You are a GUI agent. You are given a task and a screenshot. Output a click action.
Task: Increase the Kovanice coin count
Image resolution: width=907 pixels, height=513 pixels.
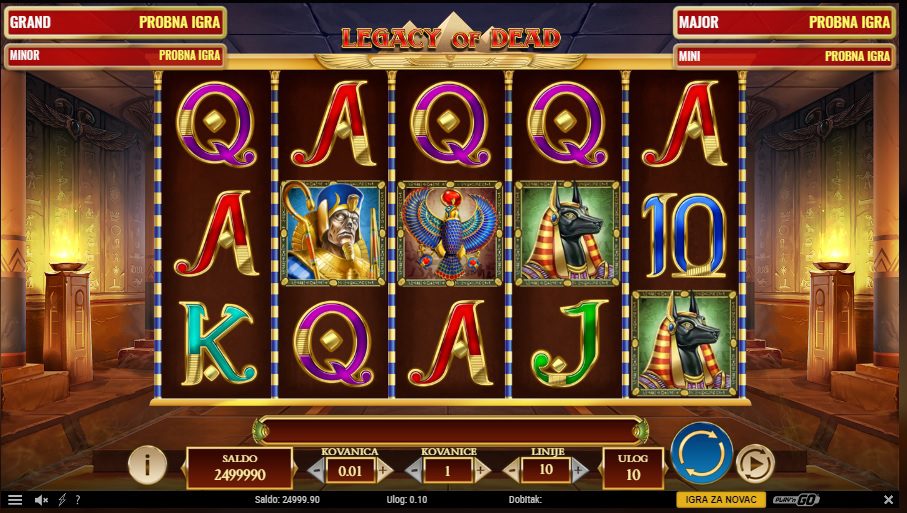(481, 469)
